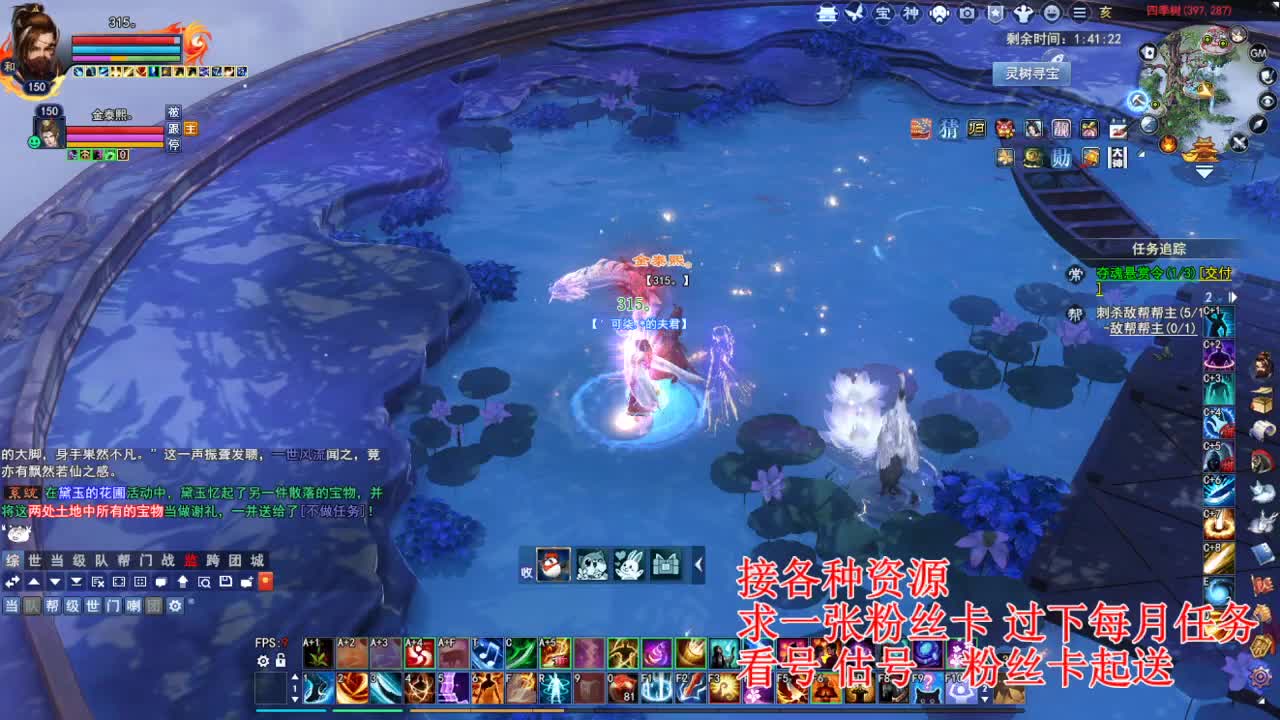Image resolution: width=1280 pixels, height=720 pixels.
Task: Switch to the 队 team chat tab
Action: tap(103, 560)
